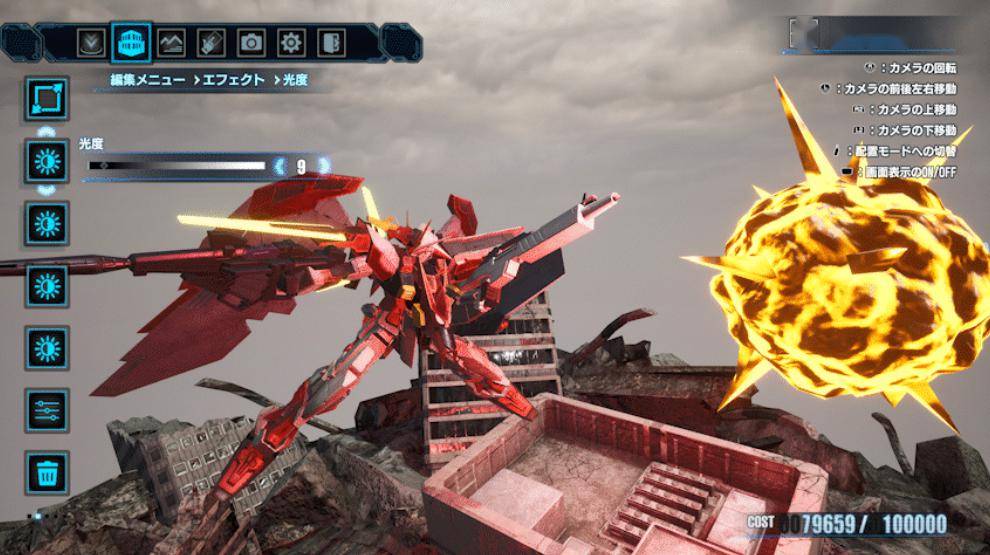Decrease 光度 value with the left arrow
This screenshot has width=990, height=555.
coord(279,166)
